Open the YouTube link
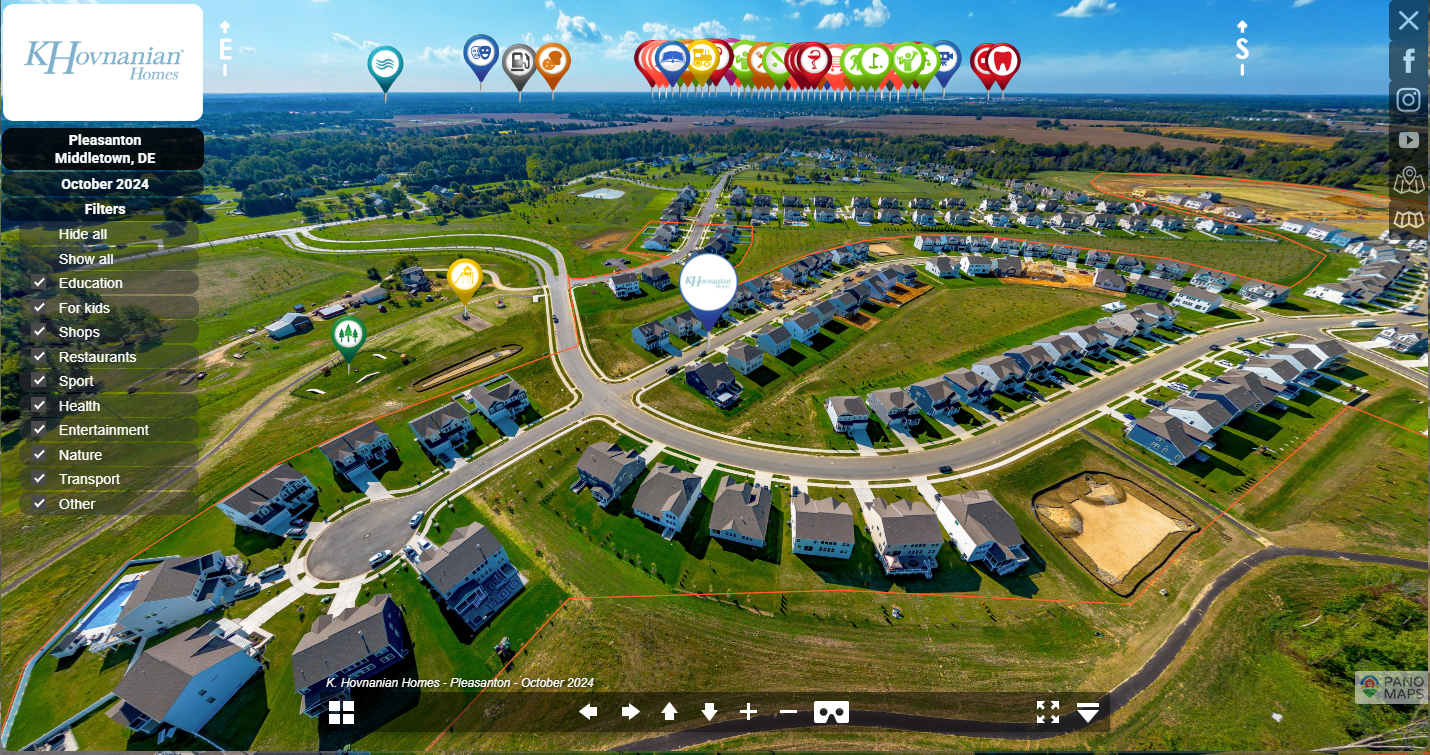Viewport: 1430px width, 755px height. [x=1409, y=140]
